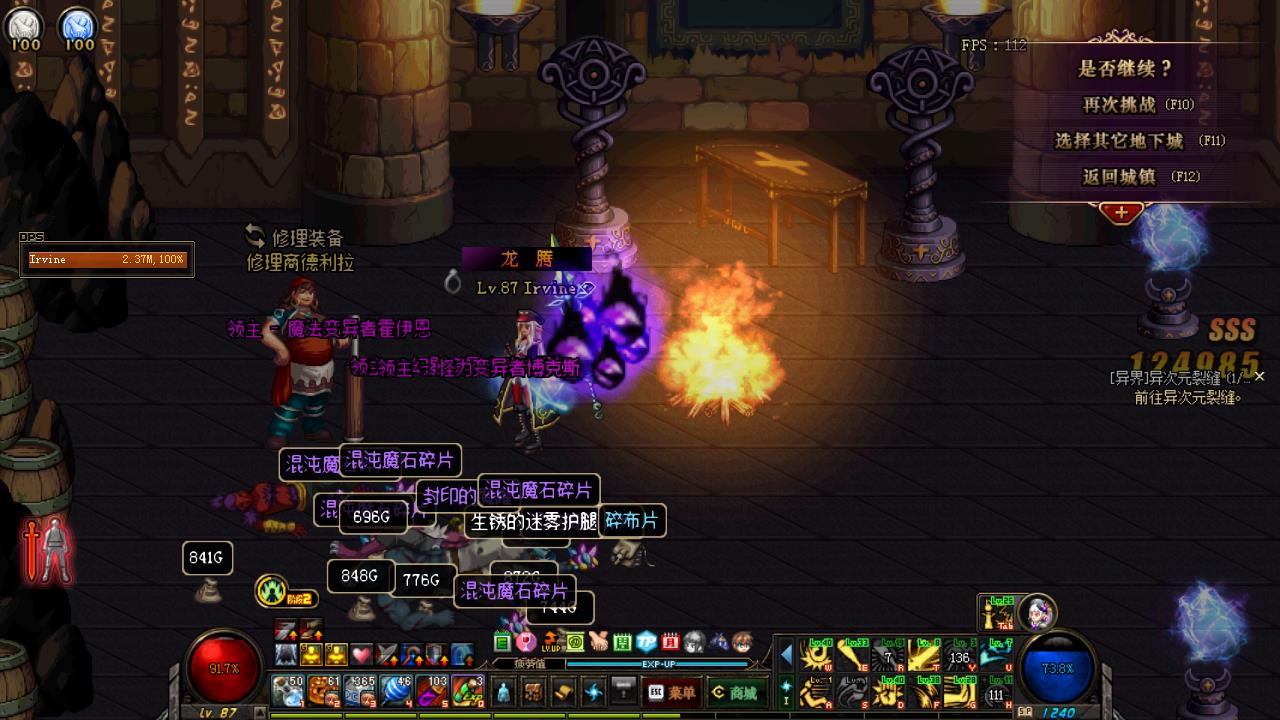Image resolution: width=1280 pixels, height=720 pixels.
Task: Open the blue TP icon
Action: pyautogui.click(x=647, y=641)
